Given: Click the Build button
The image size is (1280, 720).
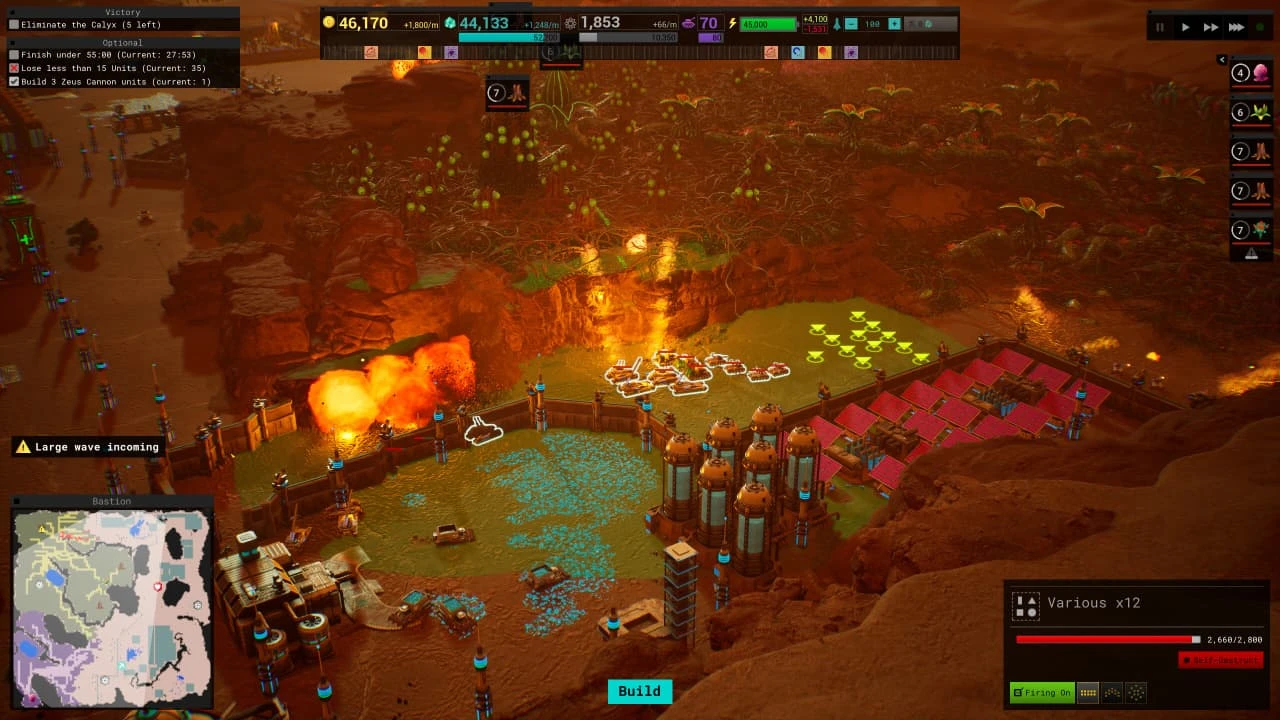Looking at the screenshot, I should pos(639,691).
